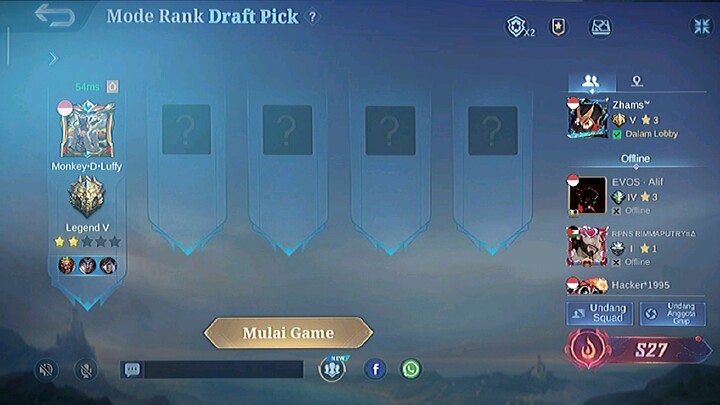Open the Draft Pick help question mark
Image resolution: width=720 pixels, height=405 pixels.
click(x=313, y=17)
